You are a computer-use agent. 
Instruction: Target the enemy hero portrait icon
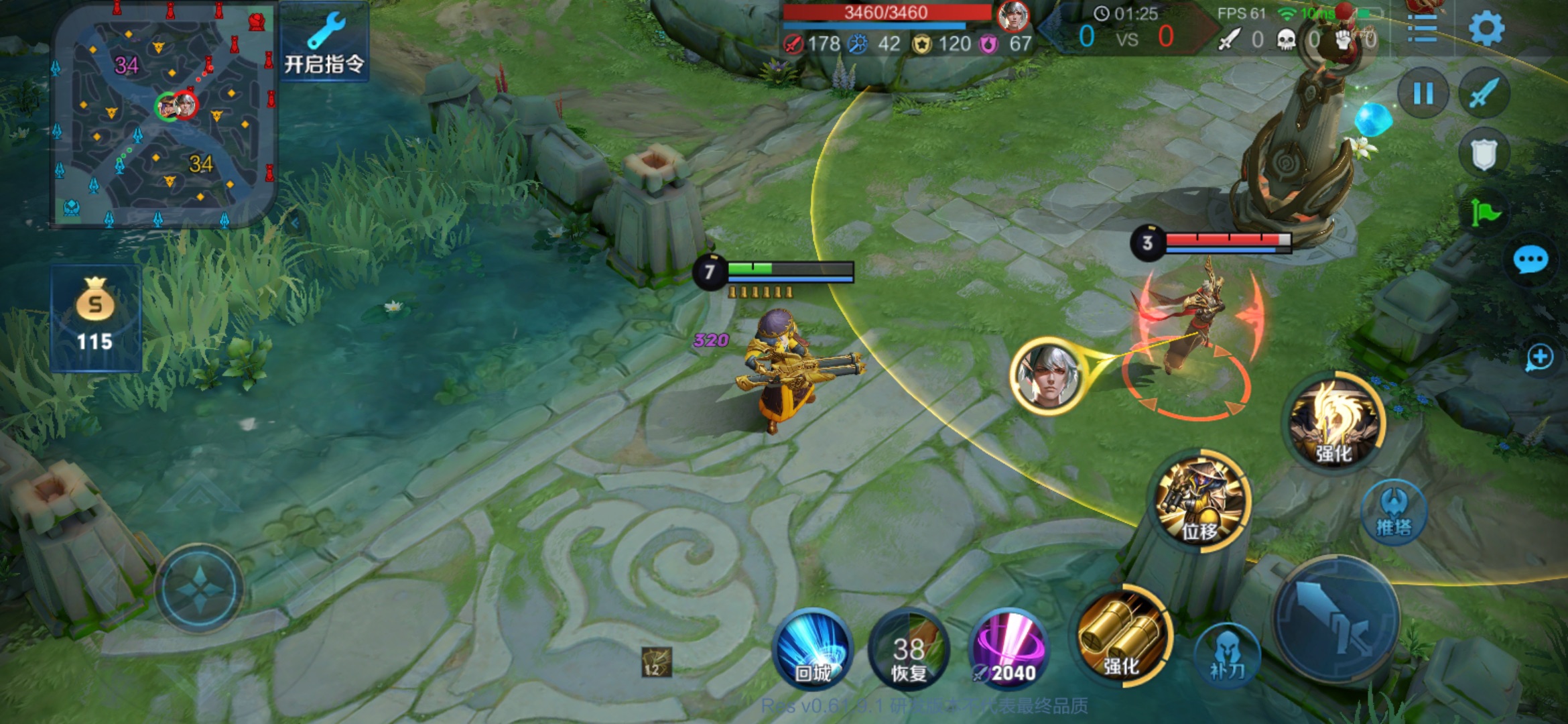point(1047,375)
